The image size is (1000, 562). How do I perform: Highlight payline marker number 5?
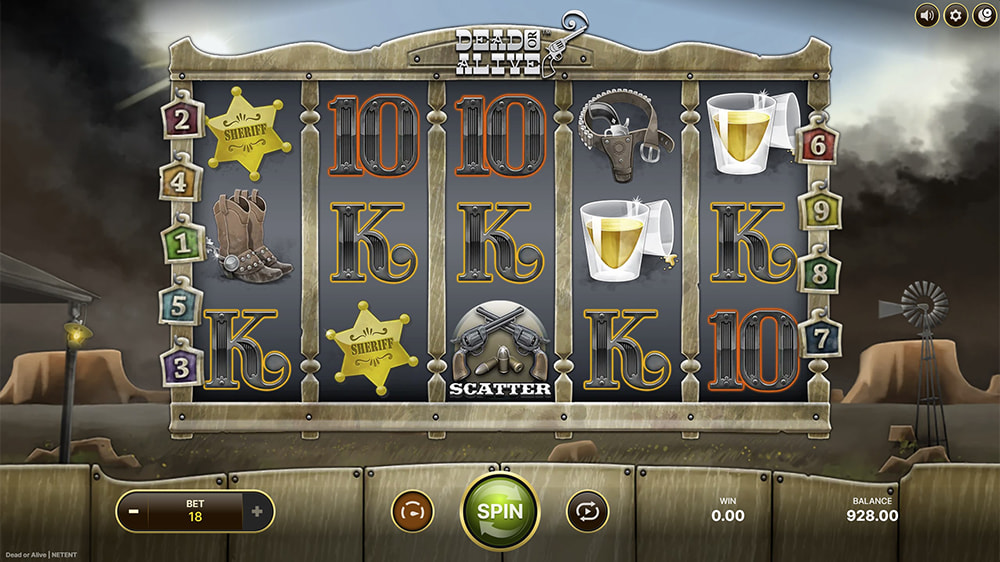(180, 306)
